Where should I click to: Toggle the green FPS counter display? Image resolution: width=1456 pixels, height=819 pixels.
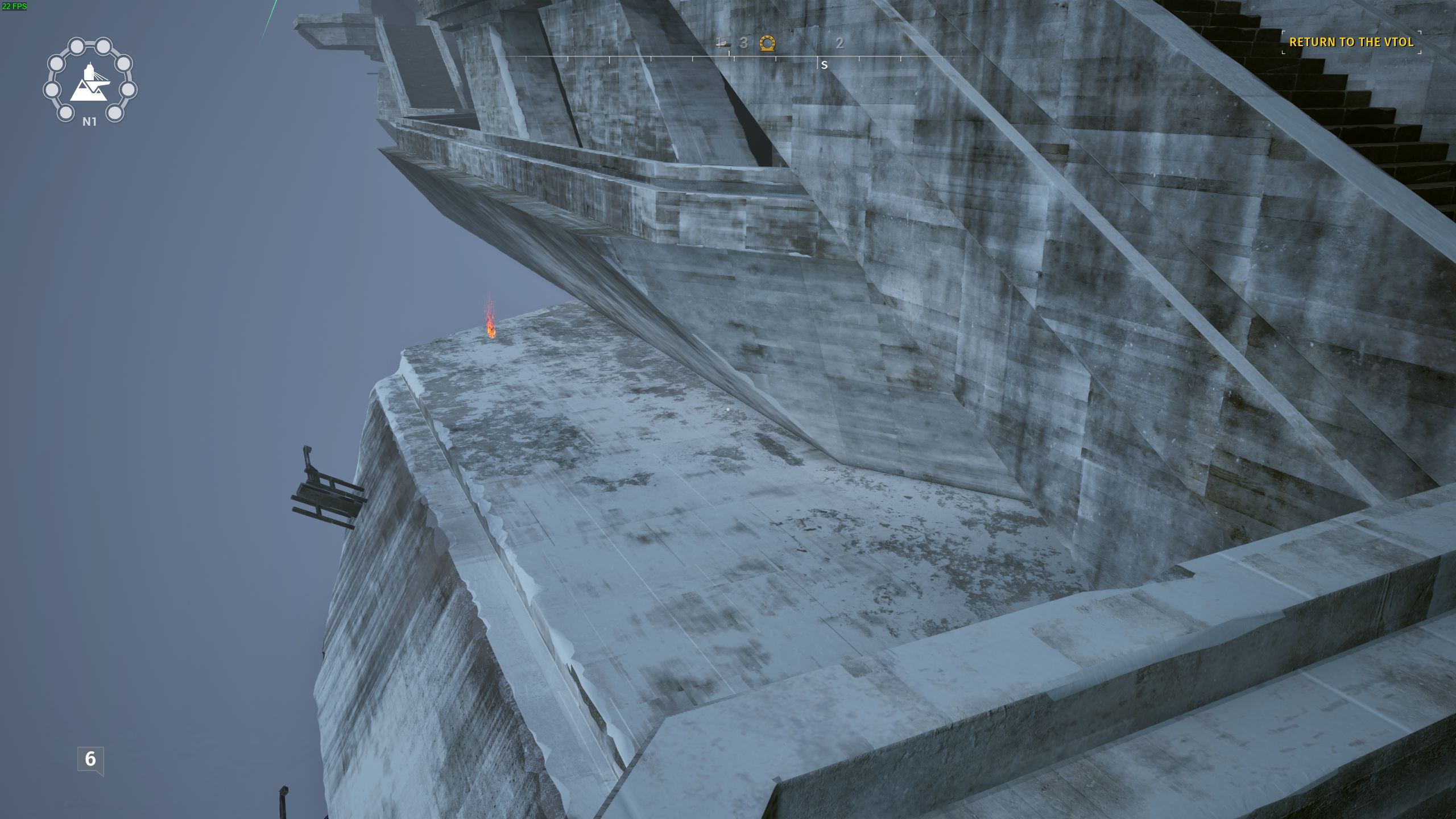(x=14, y=7)
